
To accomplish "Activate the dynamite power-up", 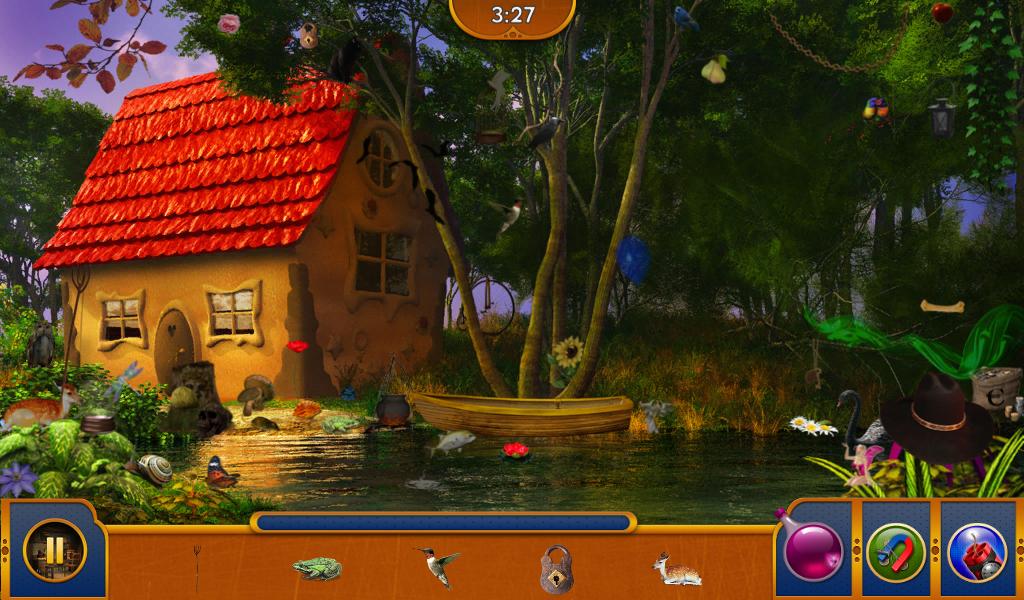I will (976, 552).
